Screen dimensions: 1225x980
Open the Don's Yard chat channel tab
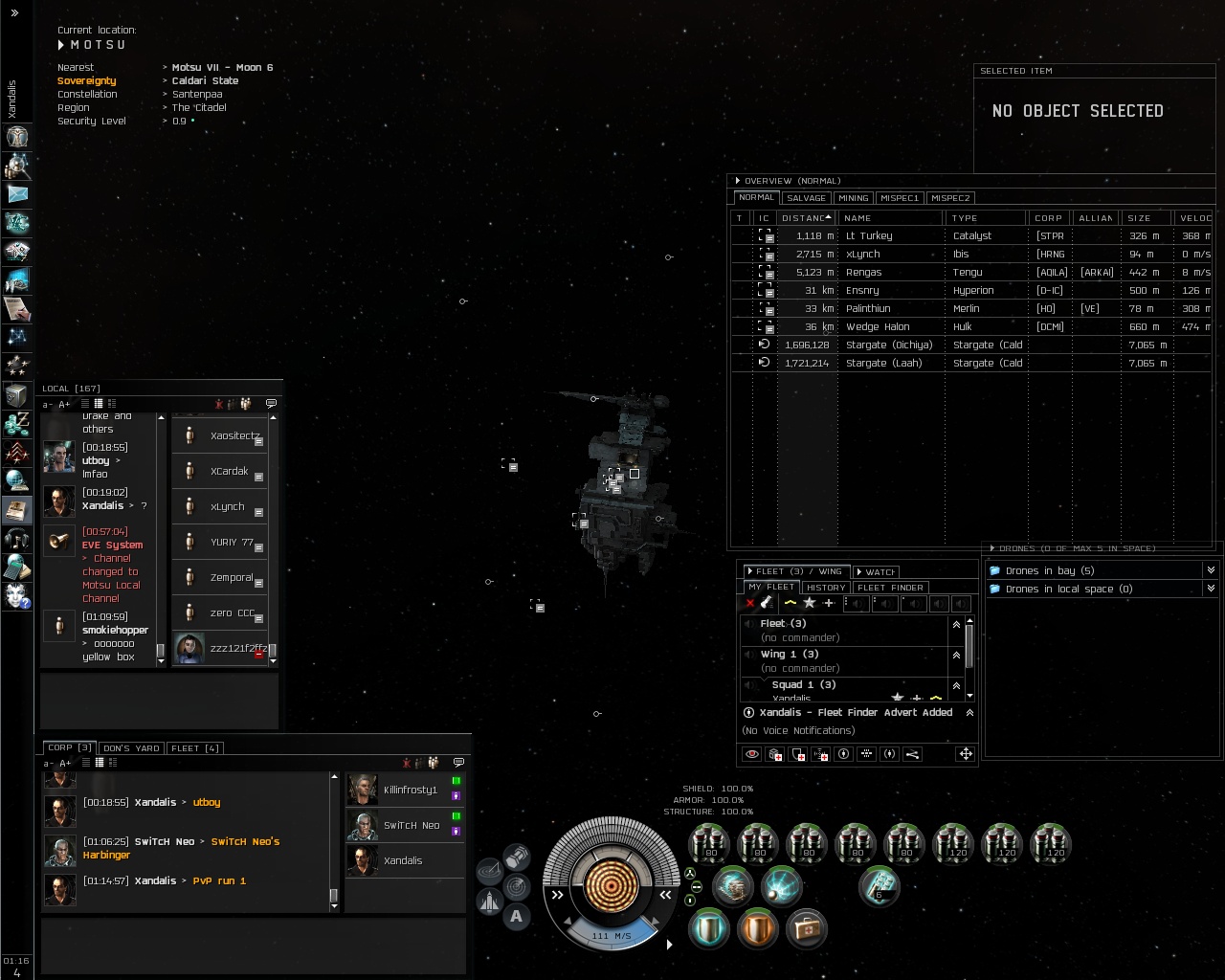131,748
